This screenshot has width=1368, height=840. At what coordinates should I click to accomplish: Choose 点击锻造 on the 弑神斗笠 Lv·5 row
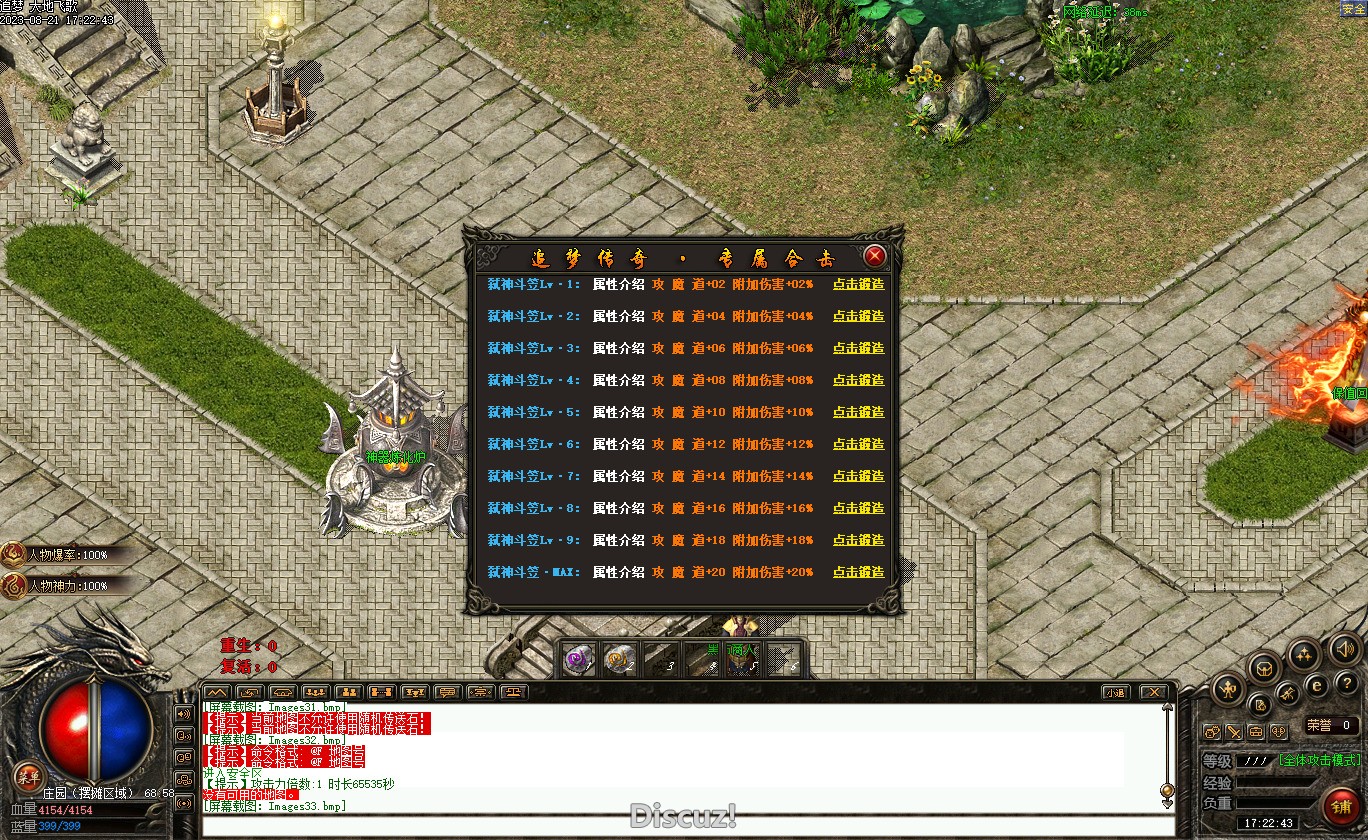[858, 412]
